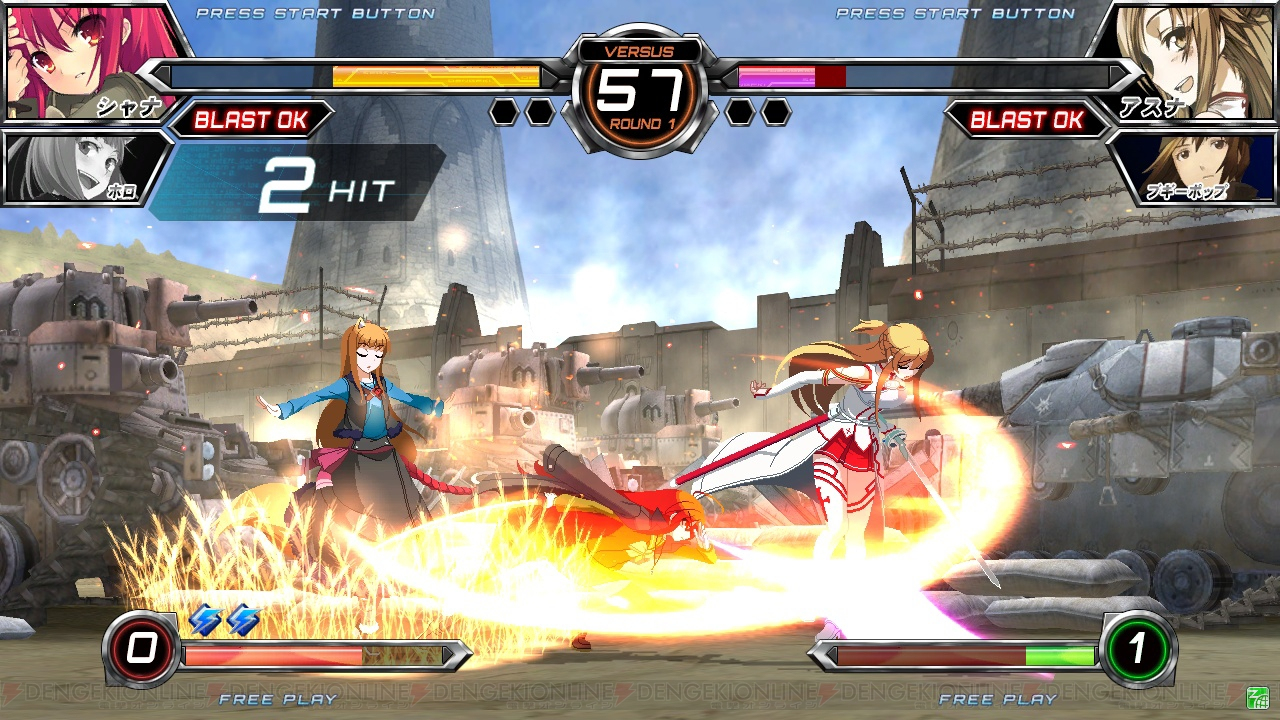
Task: Click Shana's character portrait
Action: click(85, 60)
